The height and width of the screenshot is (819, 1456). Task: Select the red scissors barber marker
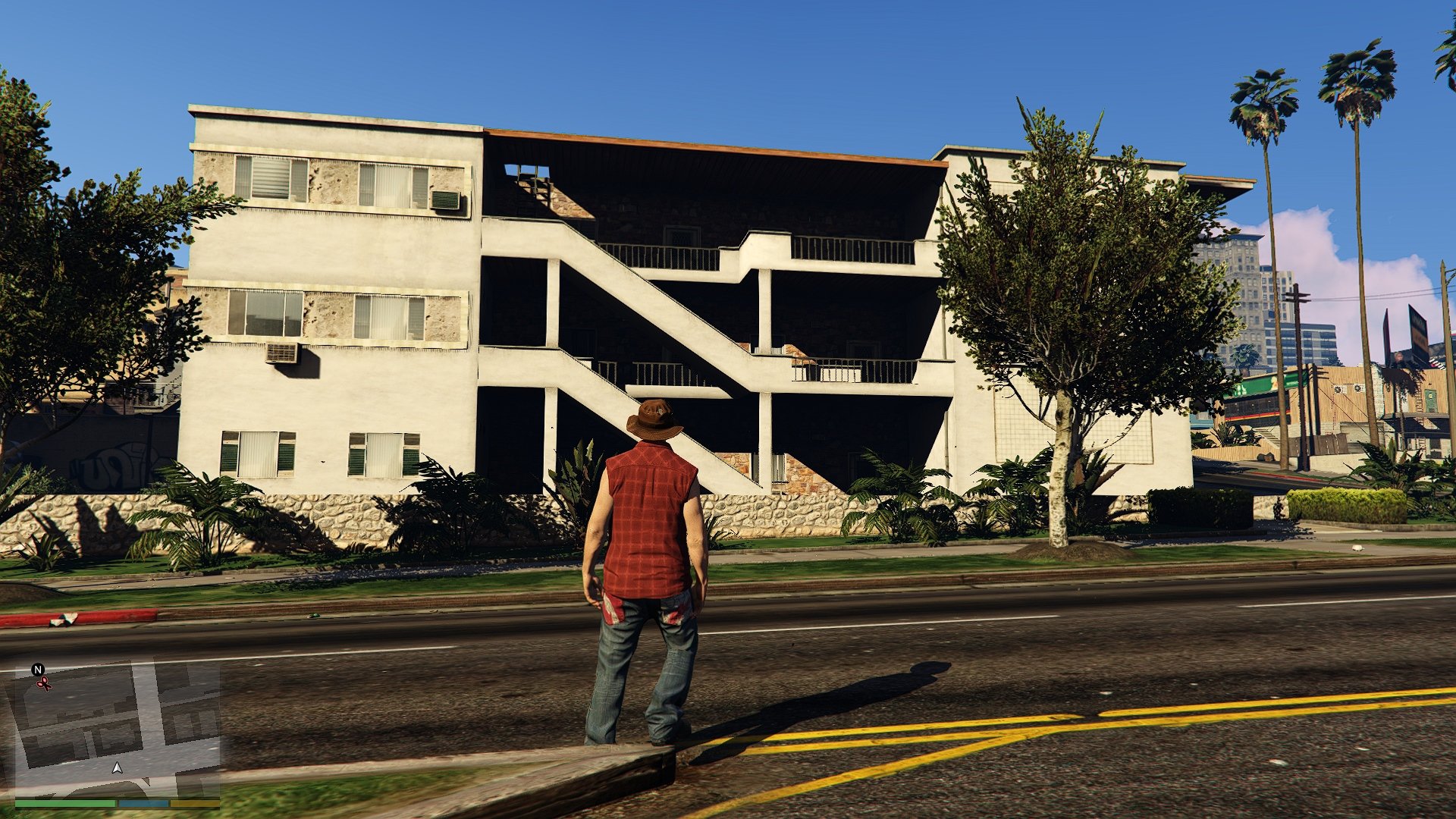(45, 684)
